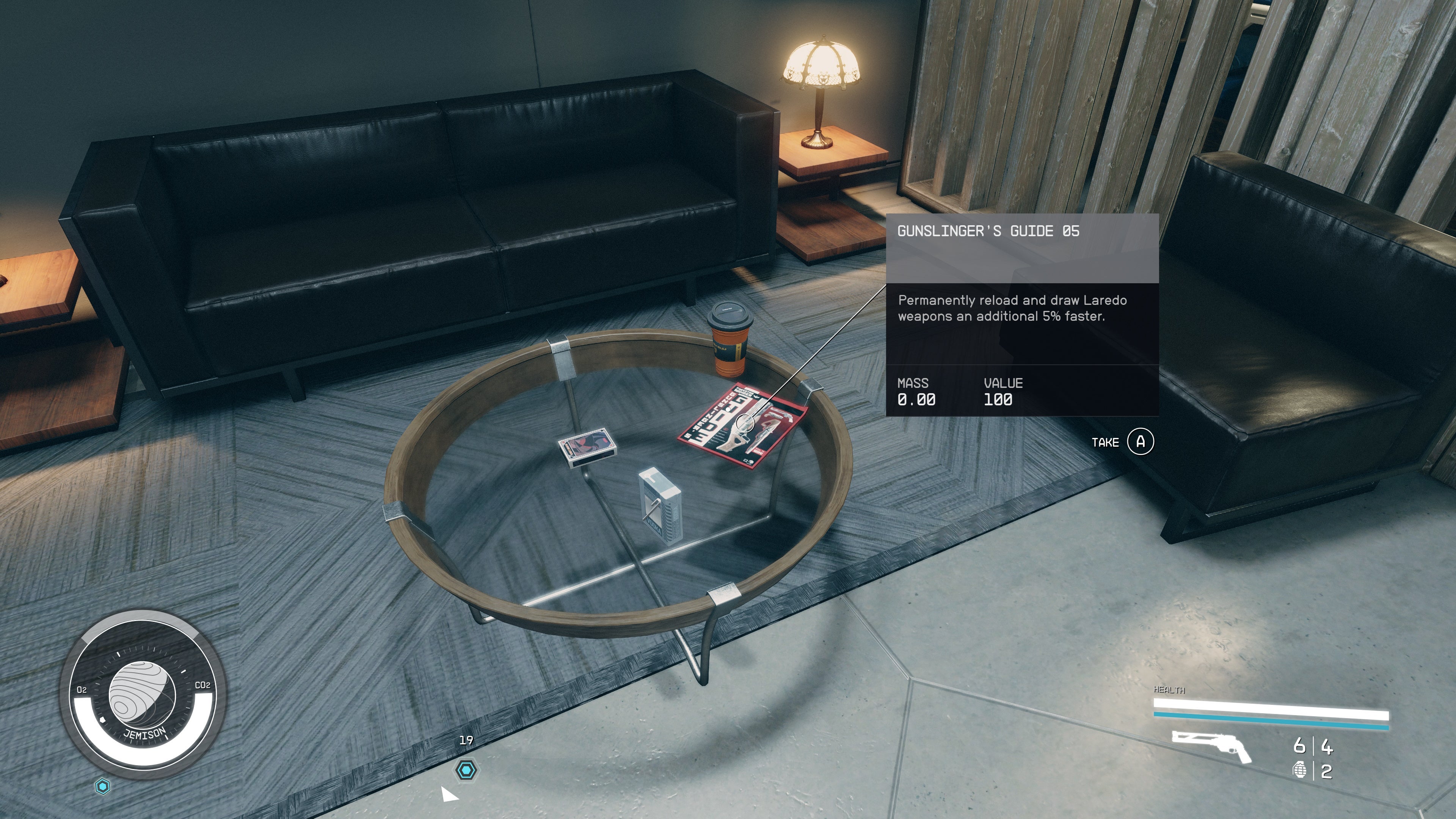Select the grenade icon
1456x819 pixels.
(x=1299, y=770)
